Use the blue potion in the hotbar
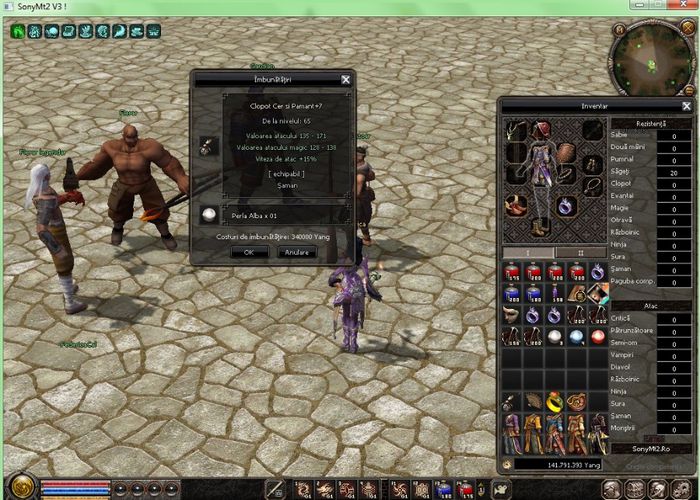 [x=444, y=489]
